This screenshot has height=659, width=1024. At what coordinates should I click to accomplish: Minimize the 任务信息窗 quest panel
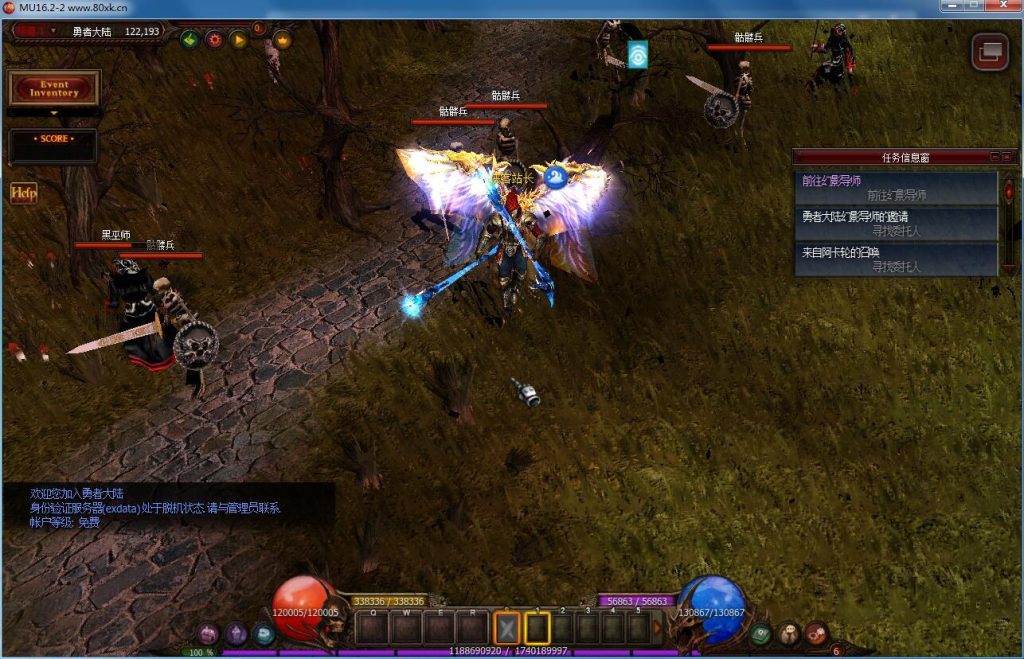995,157
